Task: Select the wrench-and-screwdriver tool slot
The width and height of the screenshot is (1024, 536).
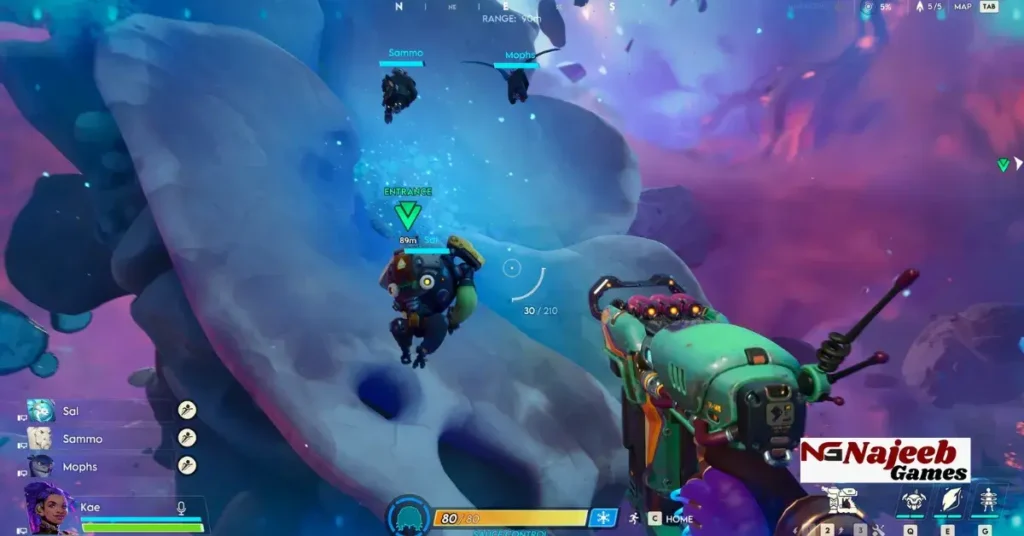Action: point(878,529)
